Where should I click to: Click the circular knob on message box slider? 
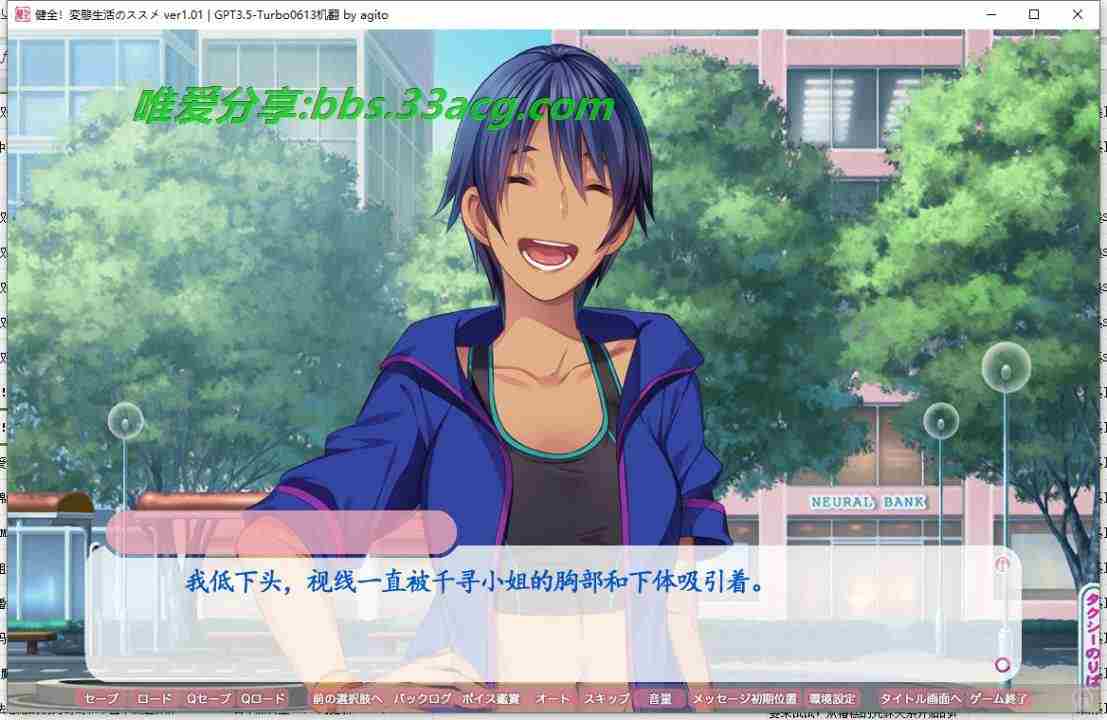click(x=1002, y=665)
